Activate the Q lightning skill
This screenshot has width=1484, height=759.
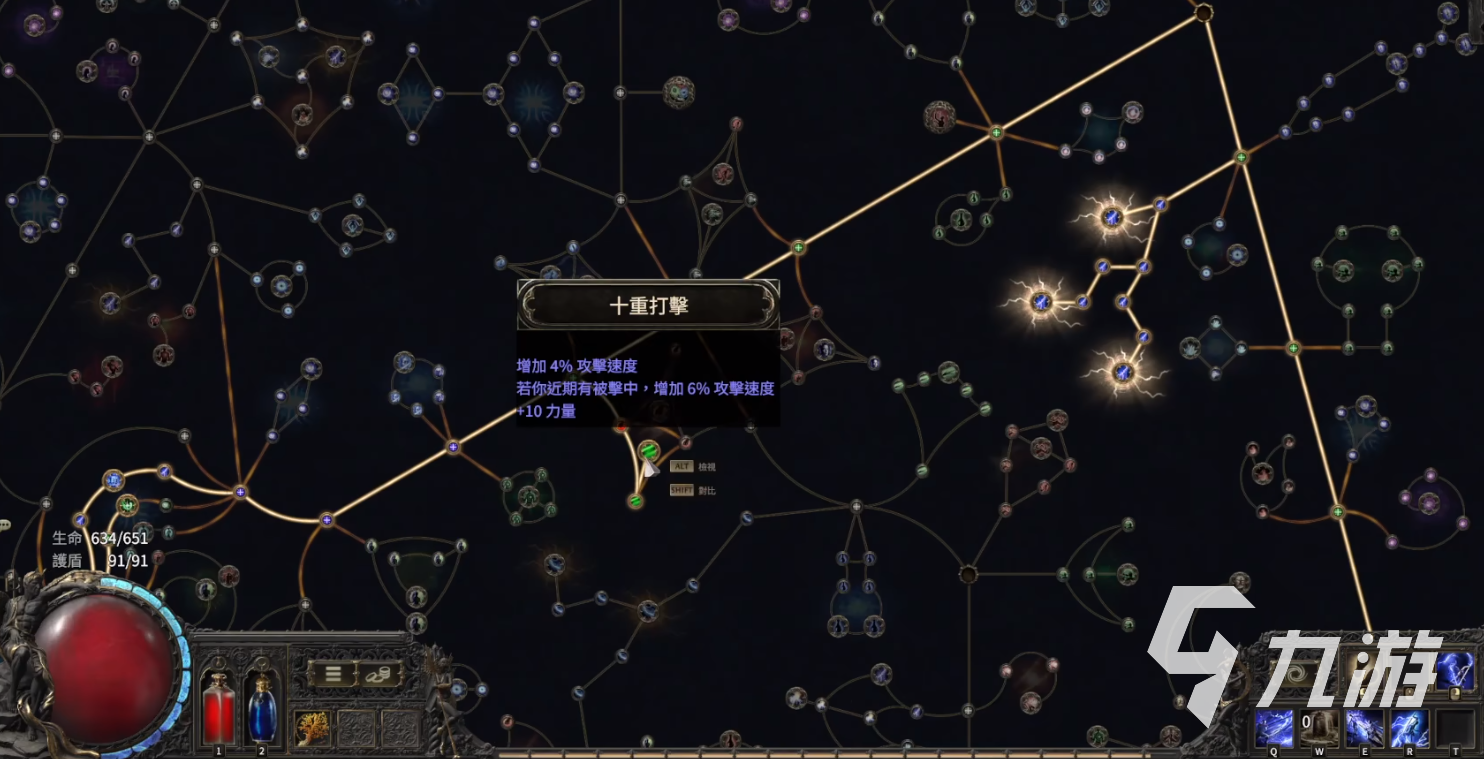click(x=1275, y=729)
